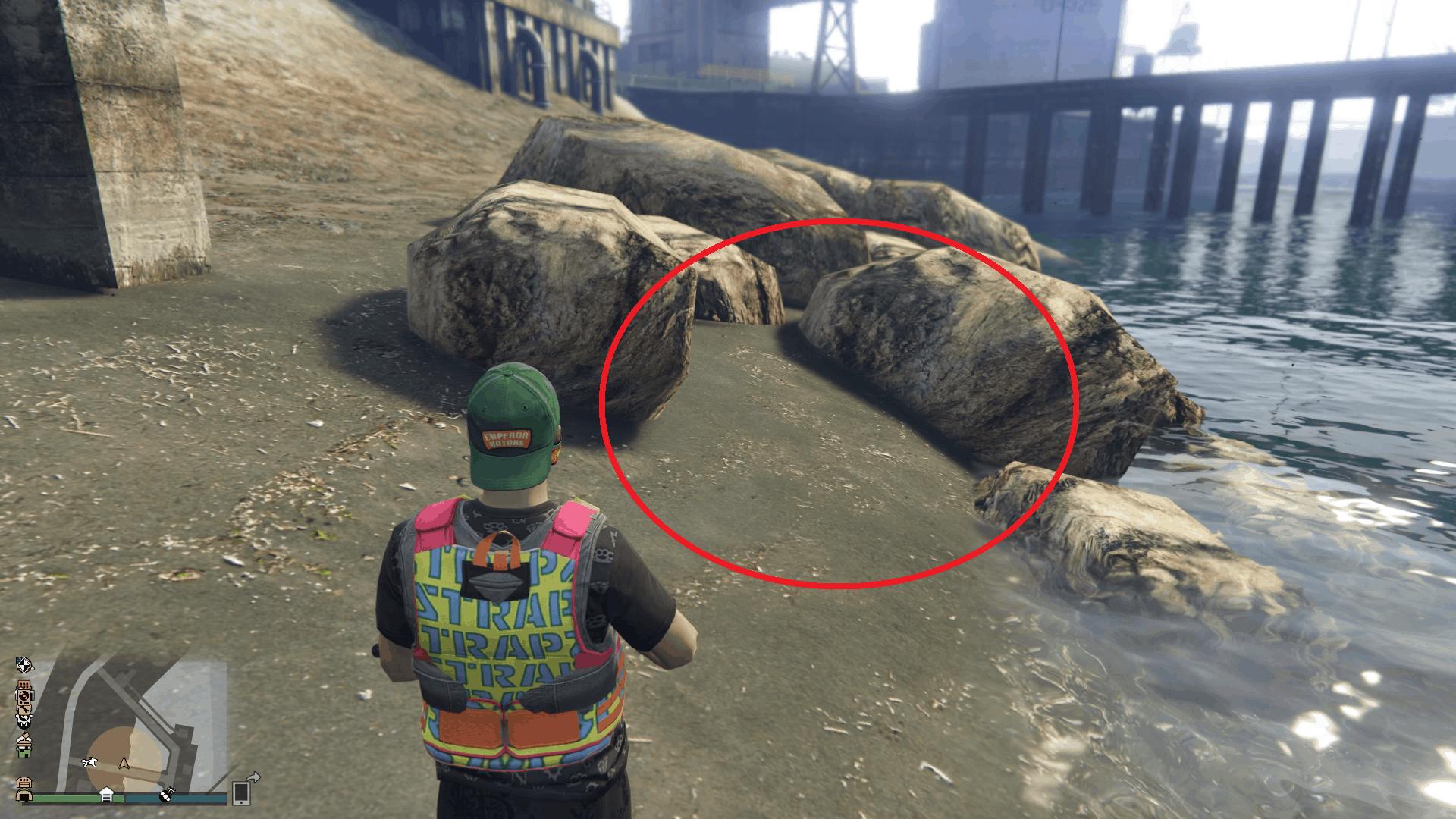Click the tablet icon right of the minimap
This screenshot has height=819, width=1456.
pyautogui.click(x=240, y=794)
